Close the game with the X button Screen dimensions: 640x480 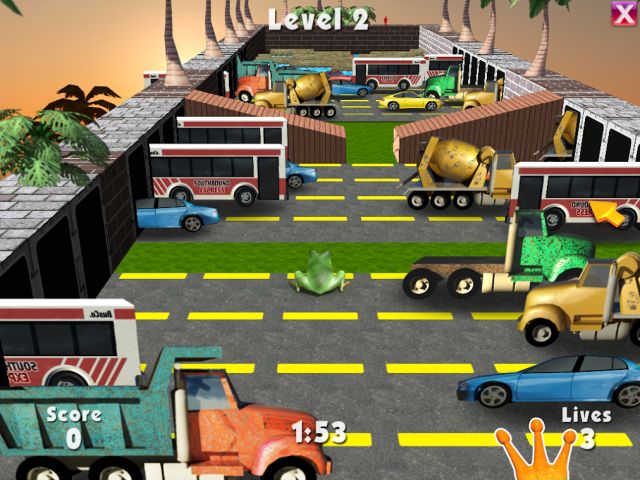pos(623,12)
